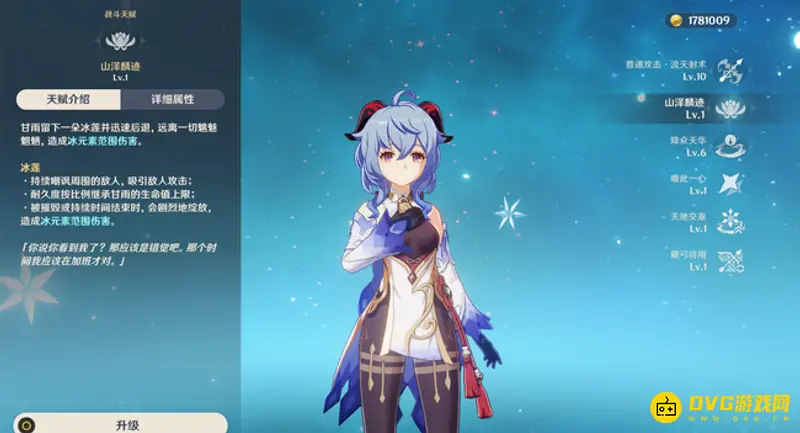
Task: Select the 天赋介绍 talent introduction tab
Action: [x=67, y=100]
